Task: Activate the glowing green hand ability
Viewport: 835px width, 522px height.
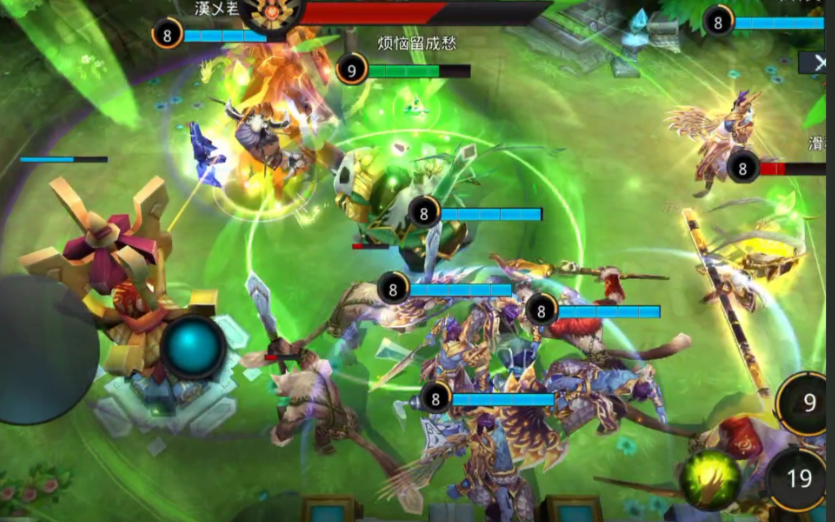Action: [x=709, y=480]
